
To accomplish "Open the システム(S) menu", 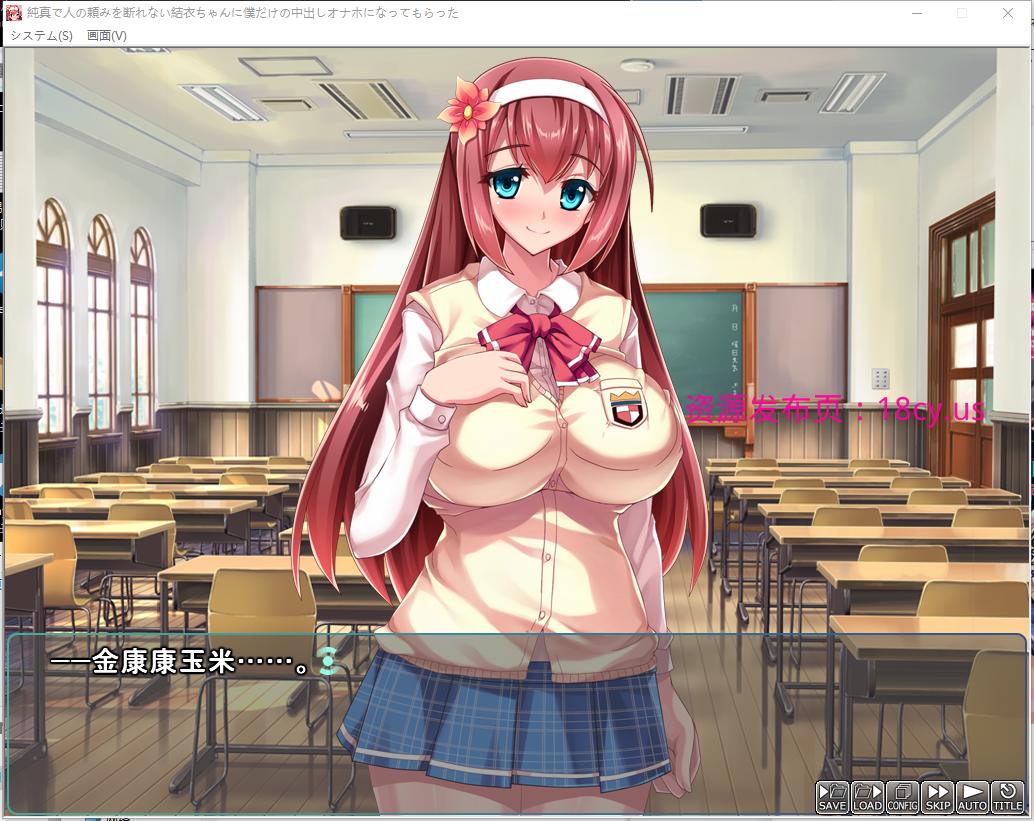I will (41, 35).
